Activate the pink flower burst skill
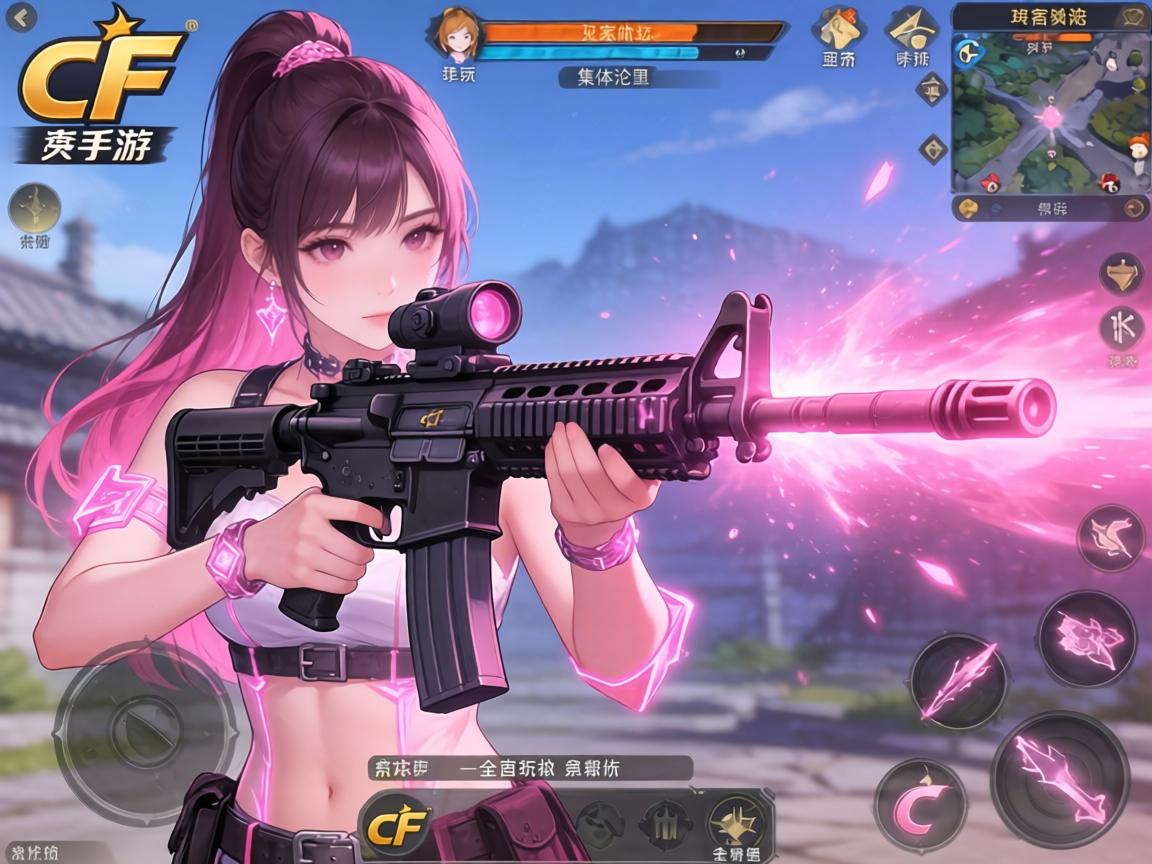 click(x=1086, y=638)
